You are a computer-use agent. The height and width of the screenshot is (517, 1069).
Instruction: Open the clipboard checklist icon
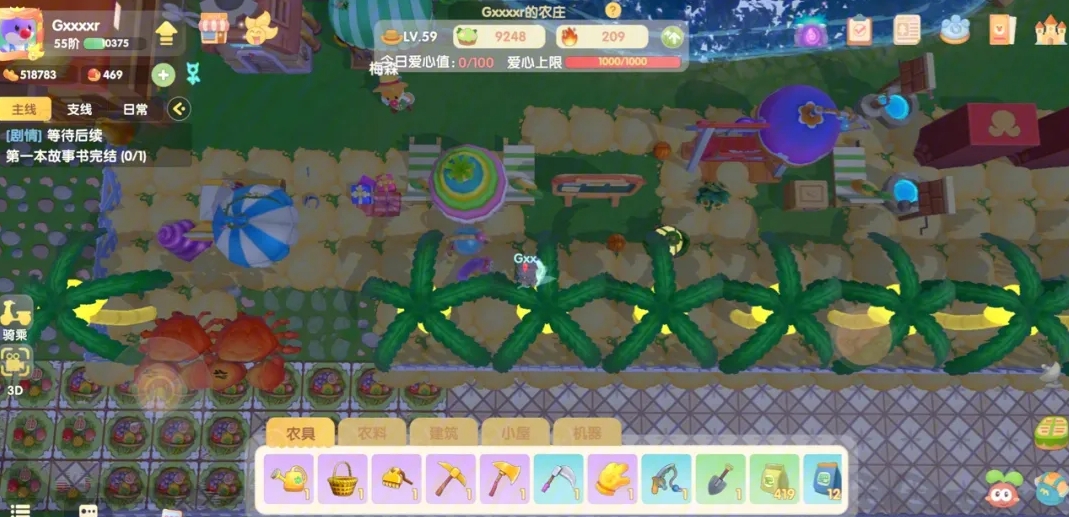point(859,30)
